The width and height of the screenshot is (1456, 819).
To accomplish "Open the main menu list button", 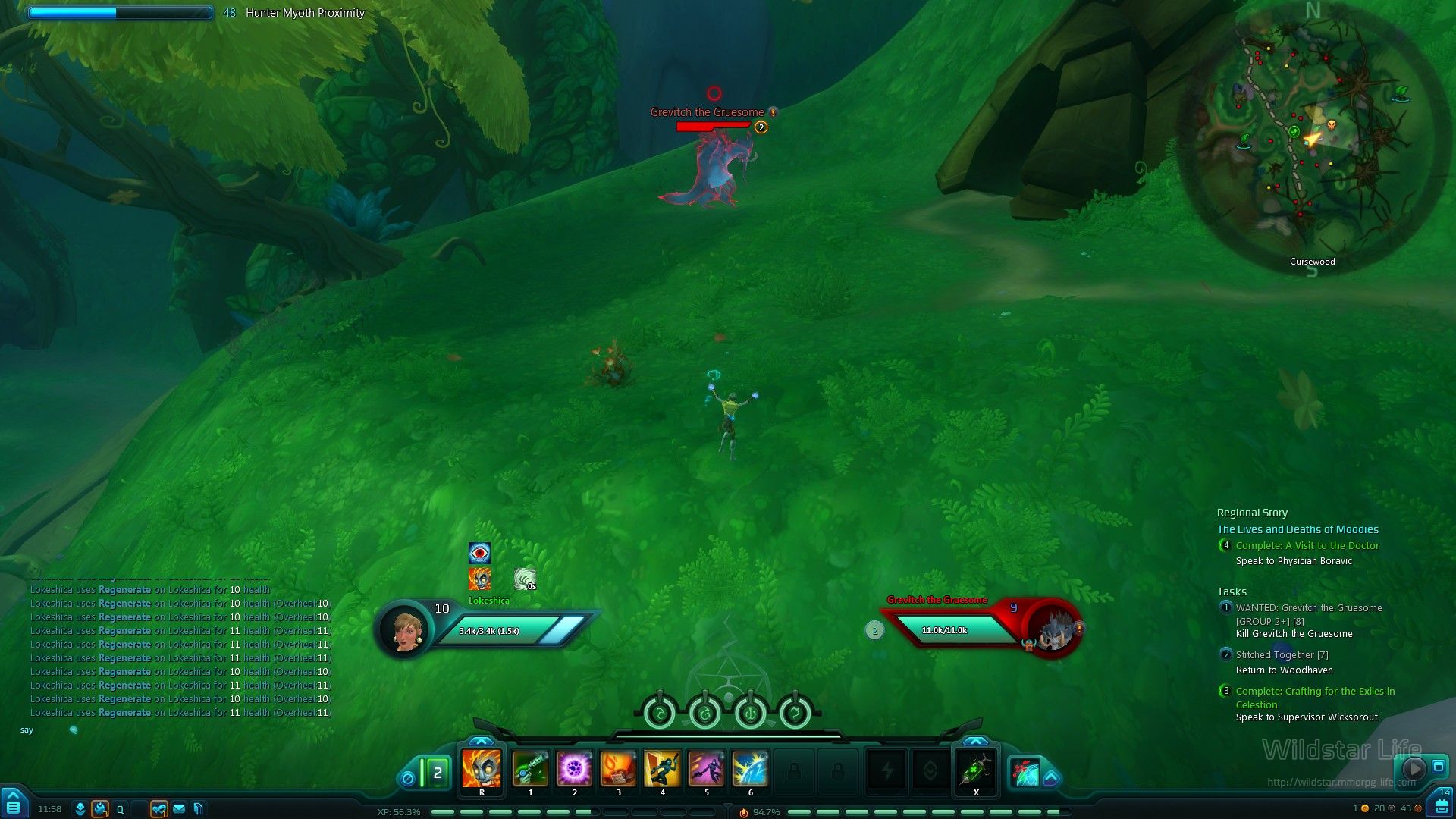I will pyautogui.click(x=14, y=806).
